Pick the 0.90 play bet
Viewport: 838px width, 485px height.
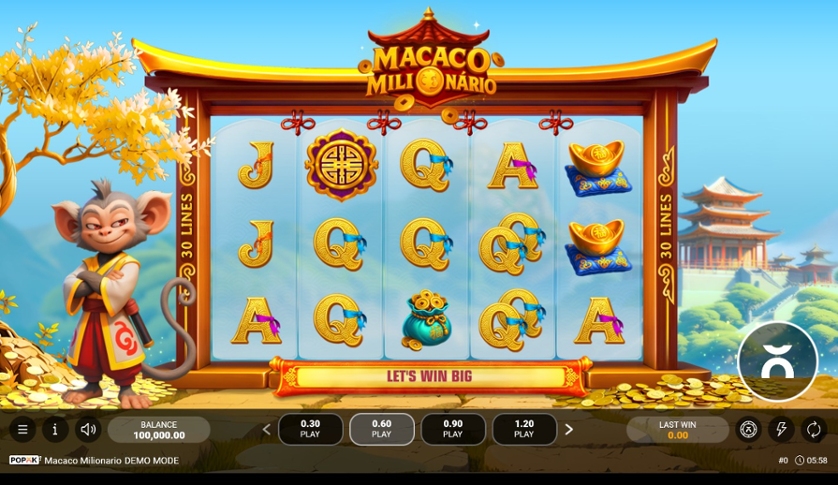pos(453,429)
